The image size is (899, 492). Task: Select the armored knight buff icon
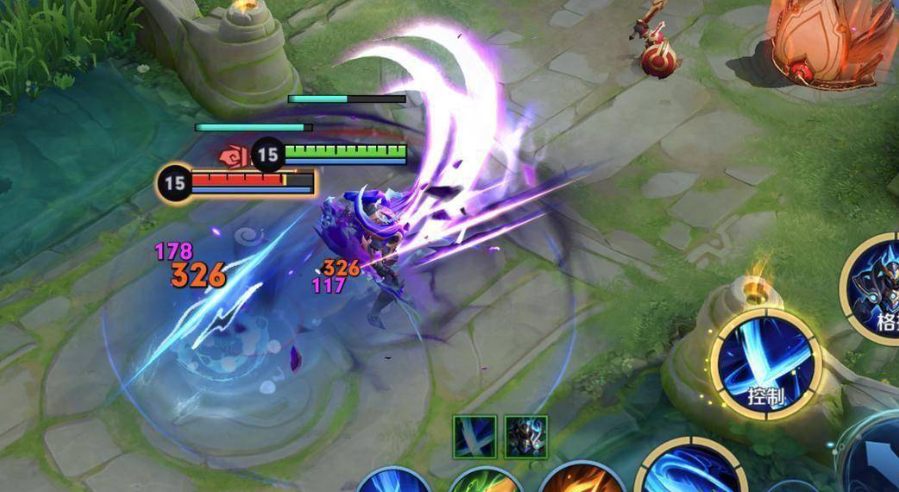(525, 436)
